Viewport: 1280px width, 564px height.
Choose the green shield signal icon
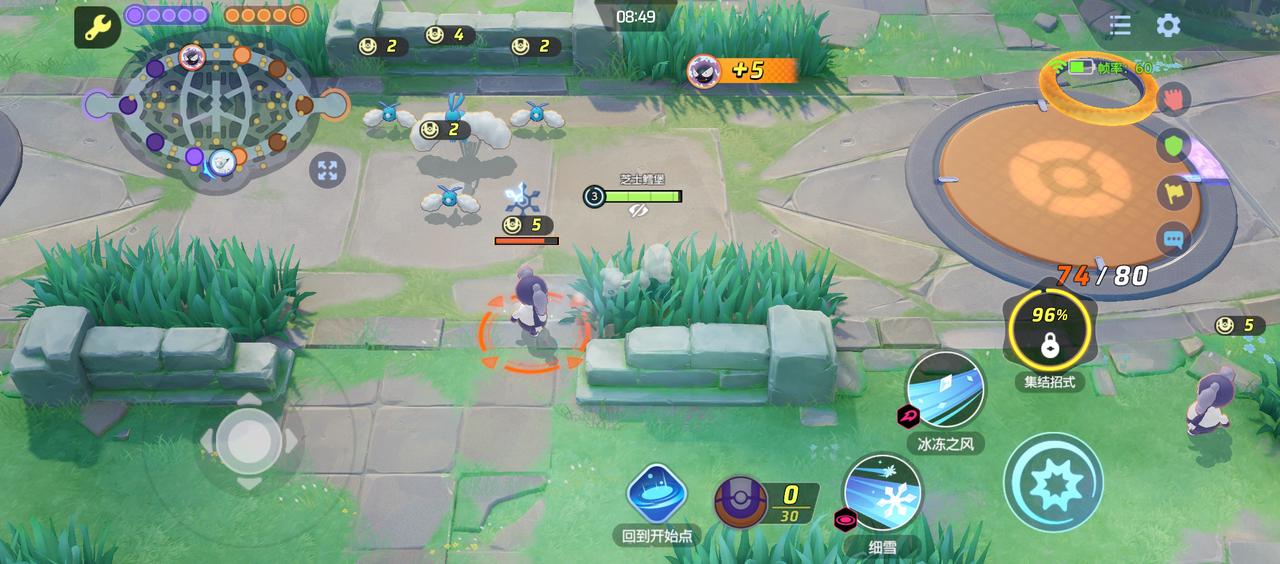[x=1174, y=146]
